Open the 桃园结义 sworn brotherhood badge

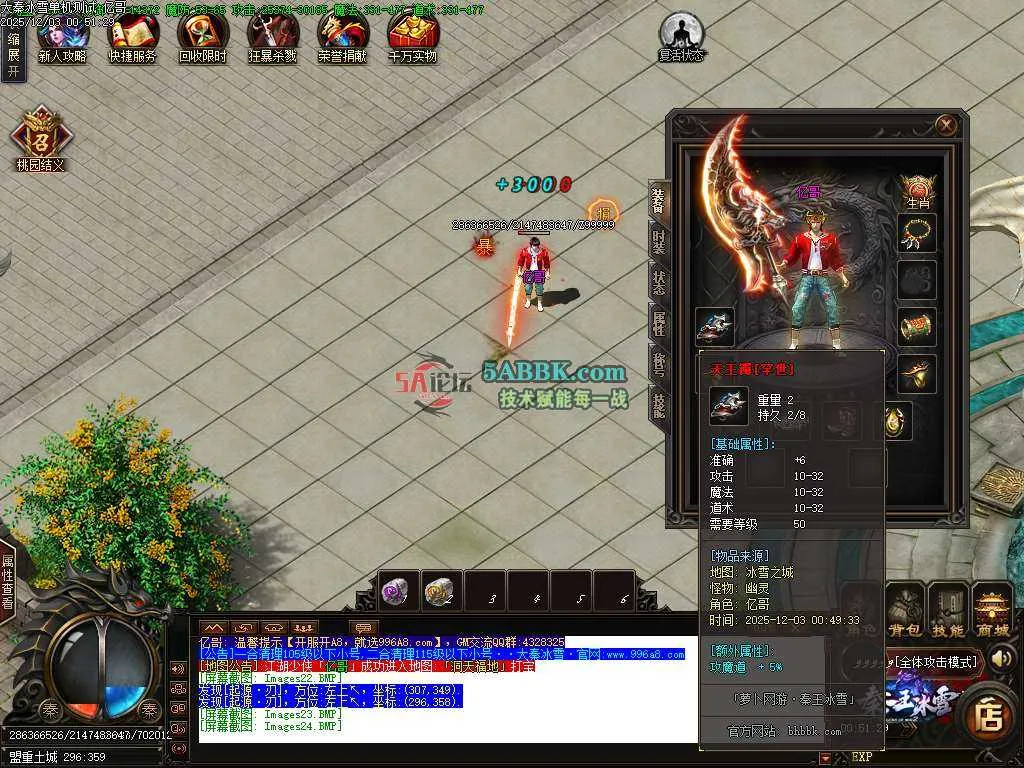point(40,136)
